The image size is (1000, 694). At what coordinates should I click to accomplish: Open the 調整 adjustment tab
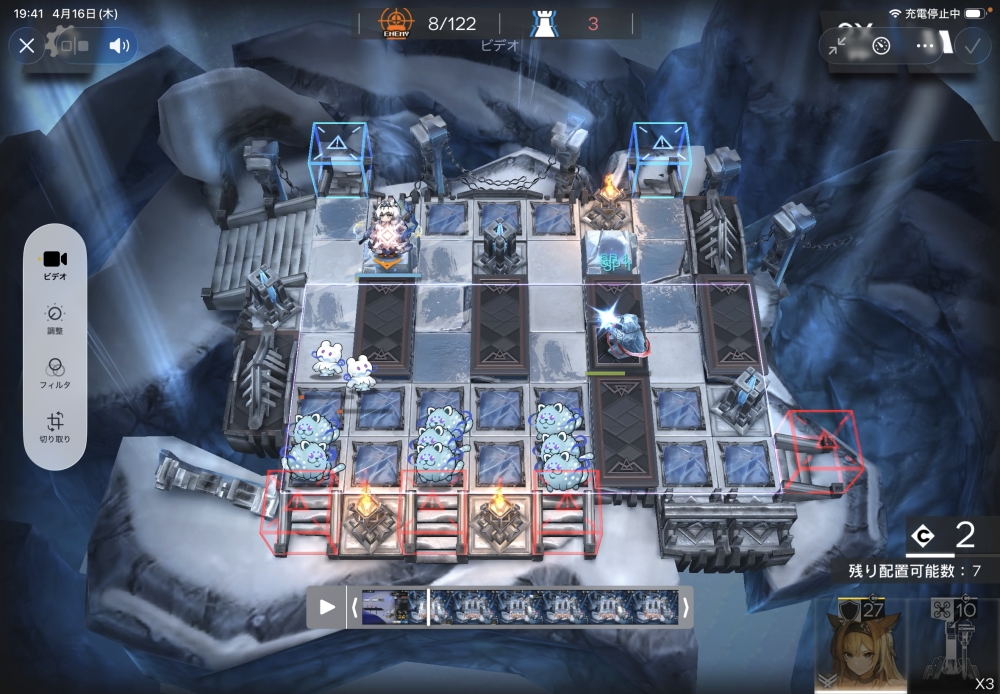pyautogui.click(x=55, y=320)
